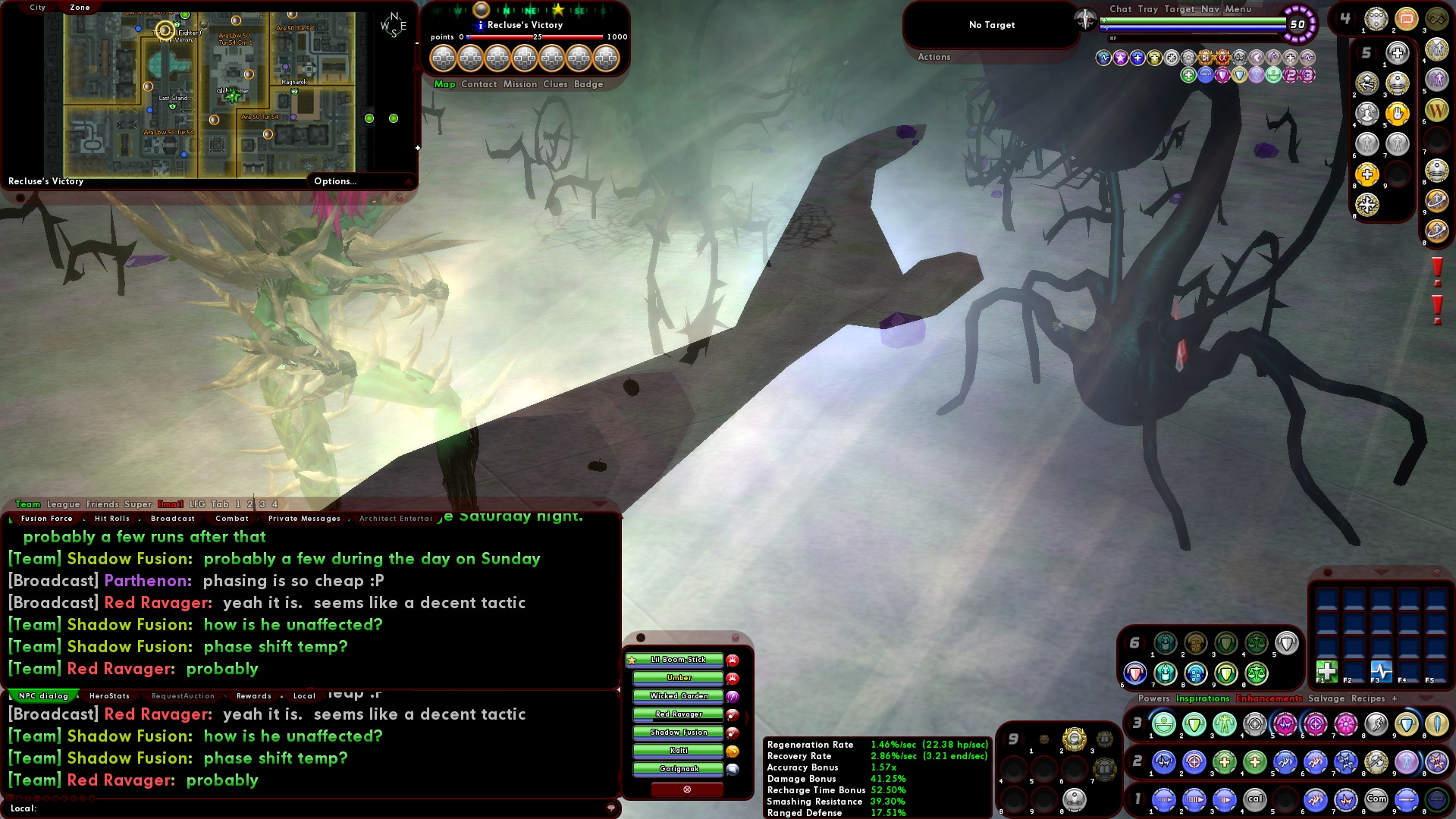This screenshot has width=1456, height=819.
Task: Click Red Ravager's archetype icon in team list
Action: (733, 715)
